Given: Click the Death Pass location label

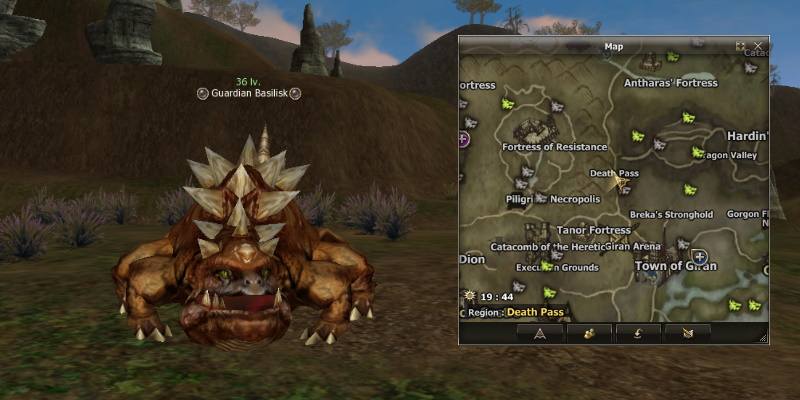Looking at the screenshot, I should click(x=614, y=173).
